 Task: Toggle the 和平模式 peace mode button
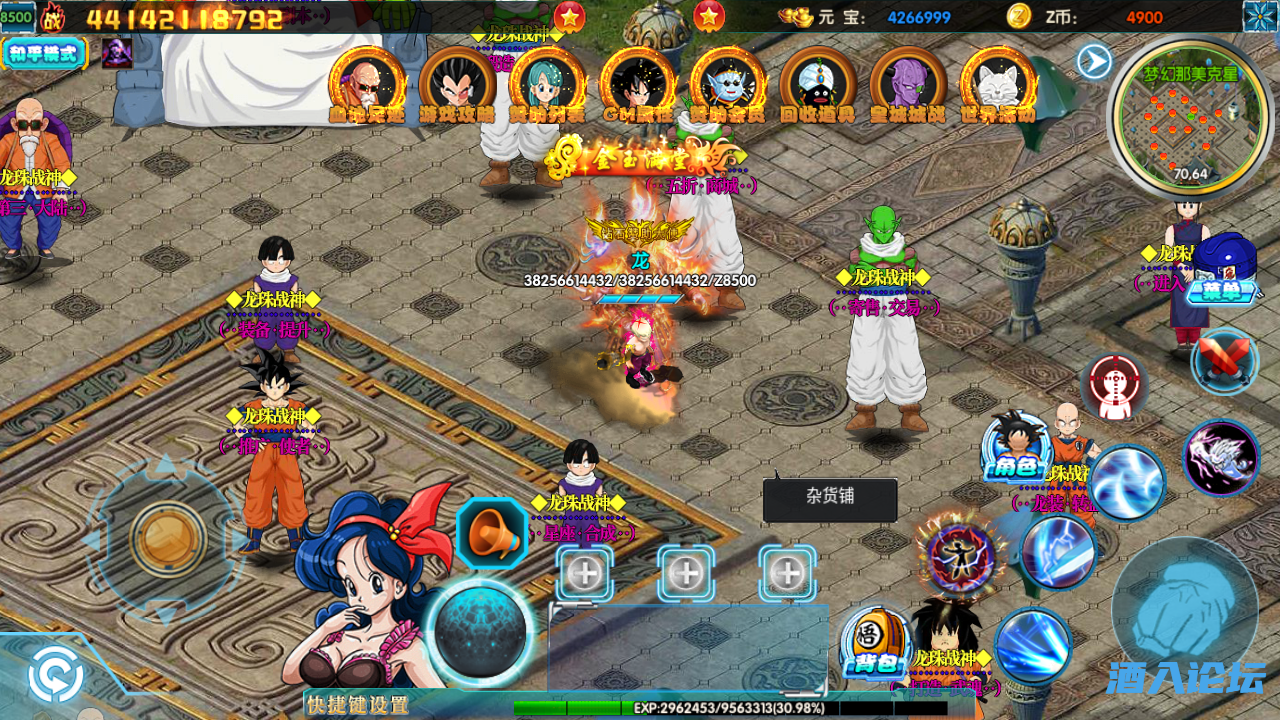pyautogui.click(x=45, y=53)
